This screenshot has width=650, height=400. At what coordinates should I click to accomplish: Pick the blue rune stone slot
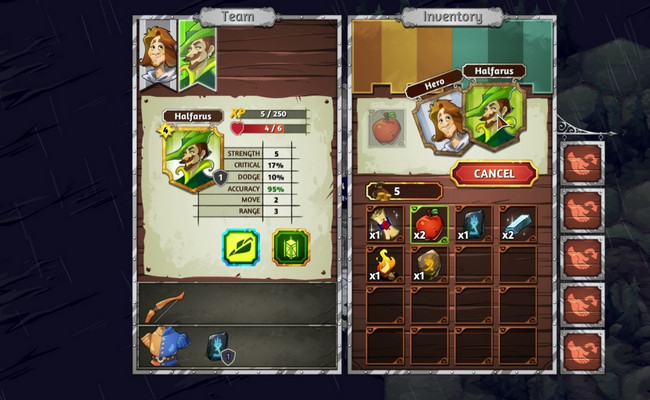(x=472, y=222)
